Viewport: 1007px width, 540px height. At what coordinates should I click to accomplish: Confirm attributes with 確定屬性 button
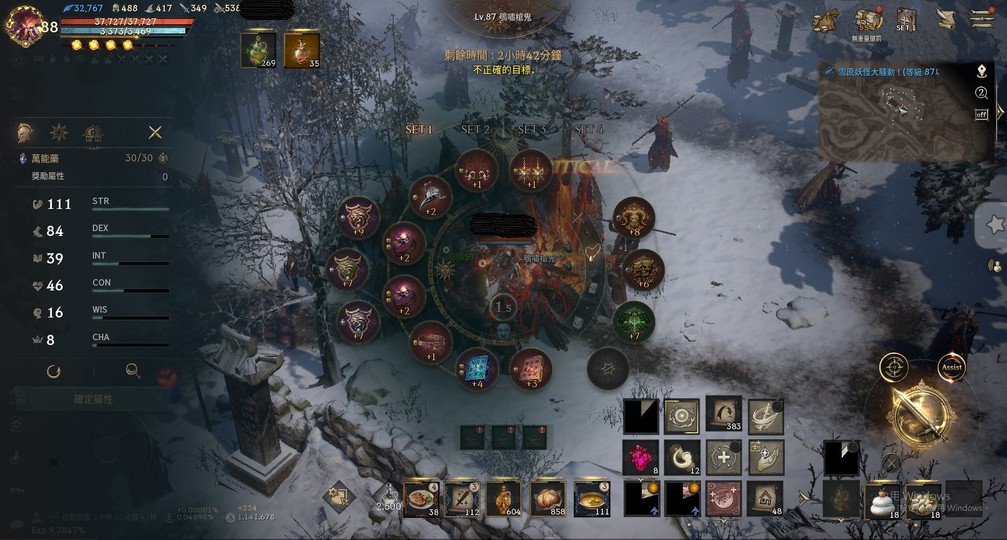(x=94, y=399)
